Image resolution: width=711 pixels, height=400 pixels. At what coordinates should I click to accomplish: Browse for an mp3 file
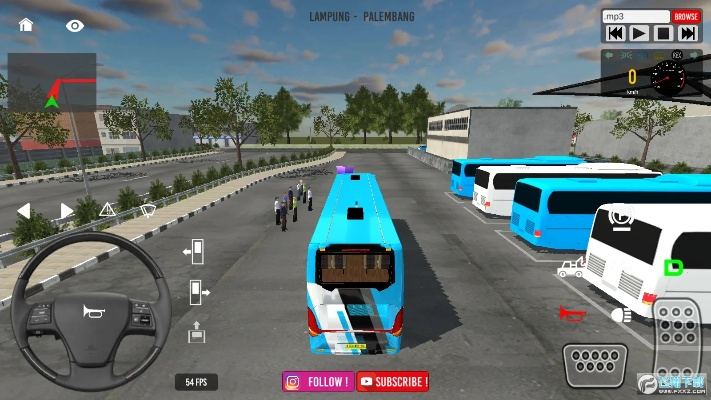pos(686,17)
